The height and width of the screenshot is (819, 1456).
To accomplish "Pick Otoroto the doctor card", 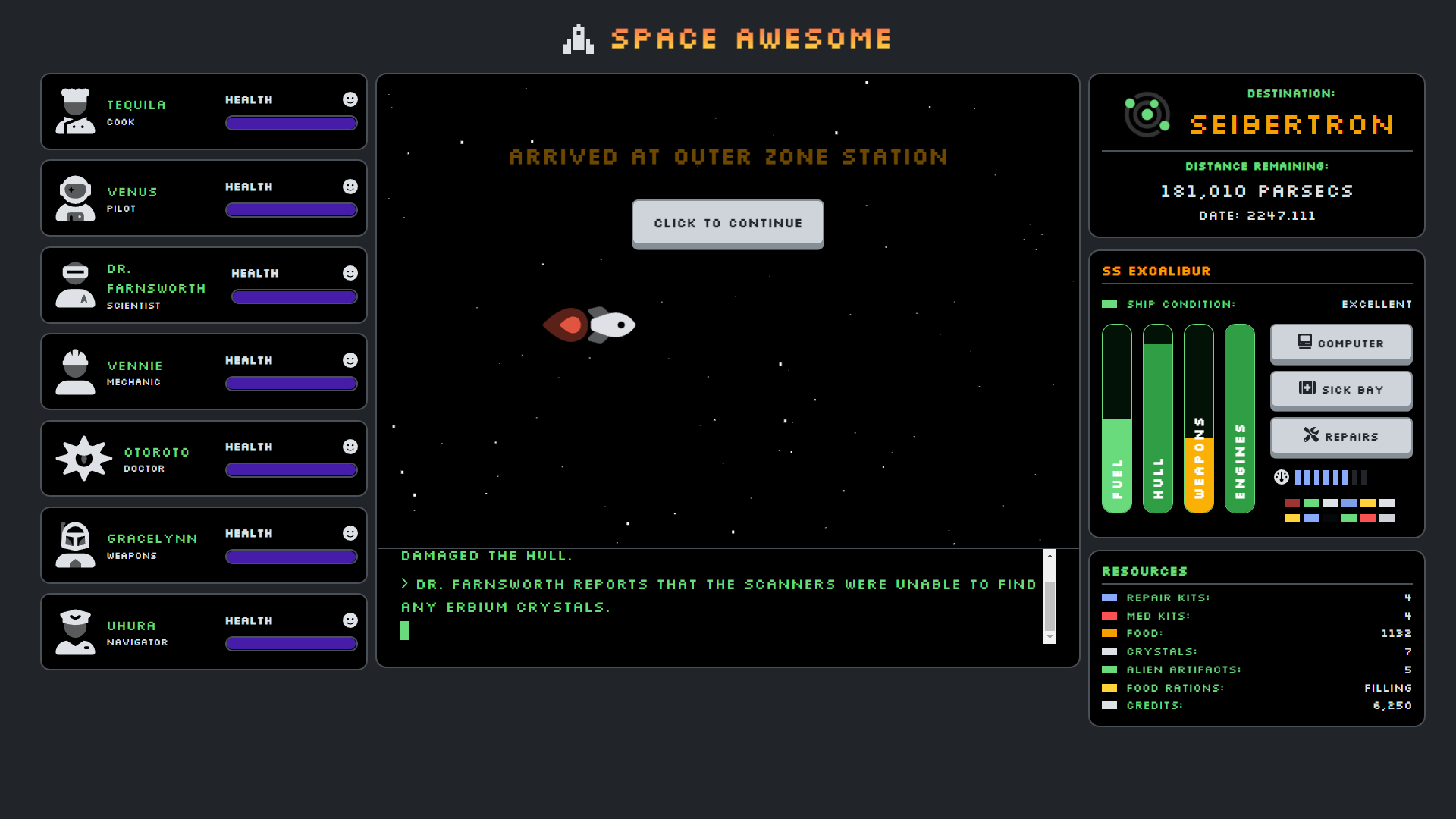I will point(203,459).
